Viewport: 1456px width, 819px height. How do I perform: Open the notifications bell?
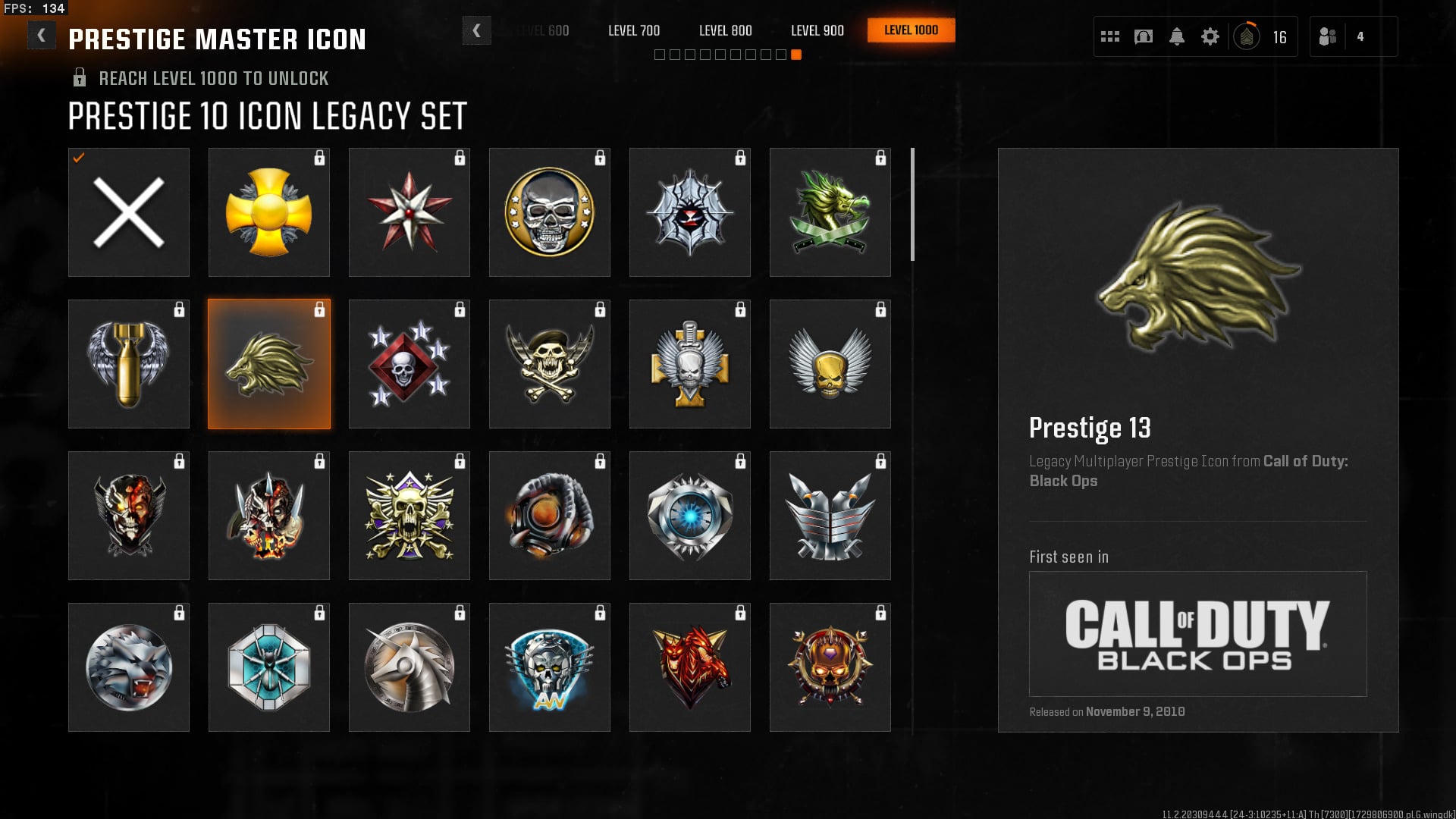pos(1177,36)
